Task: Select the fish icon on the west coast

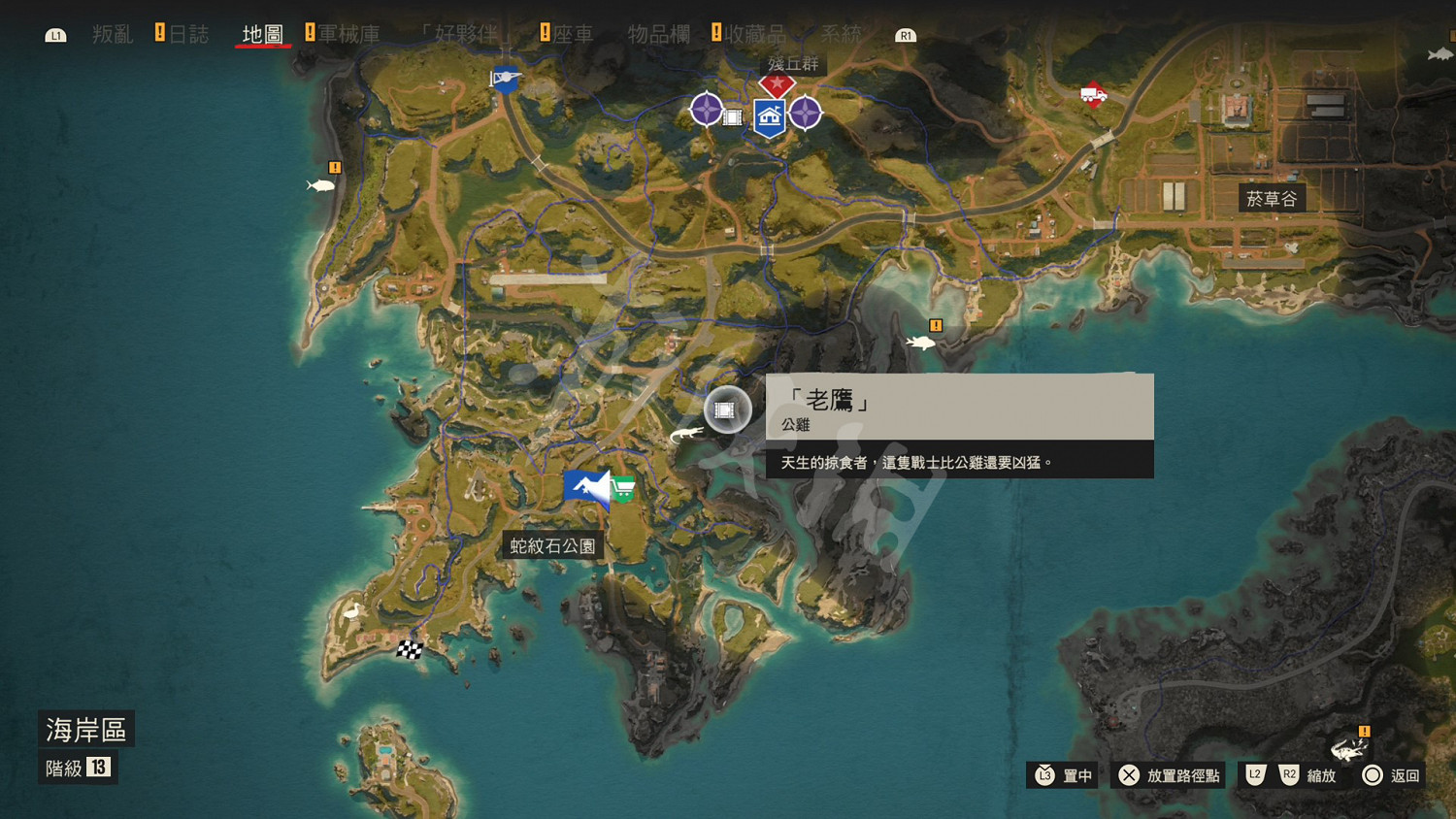Action: click(320, 185)
